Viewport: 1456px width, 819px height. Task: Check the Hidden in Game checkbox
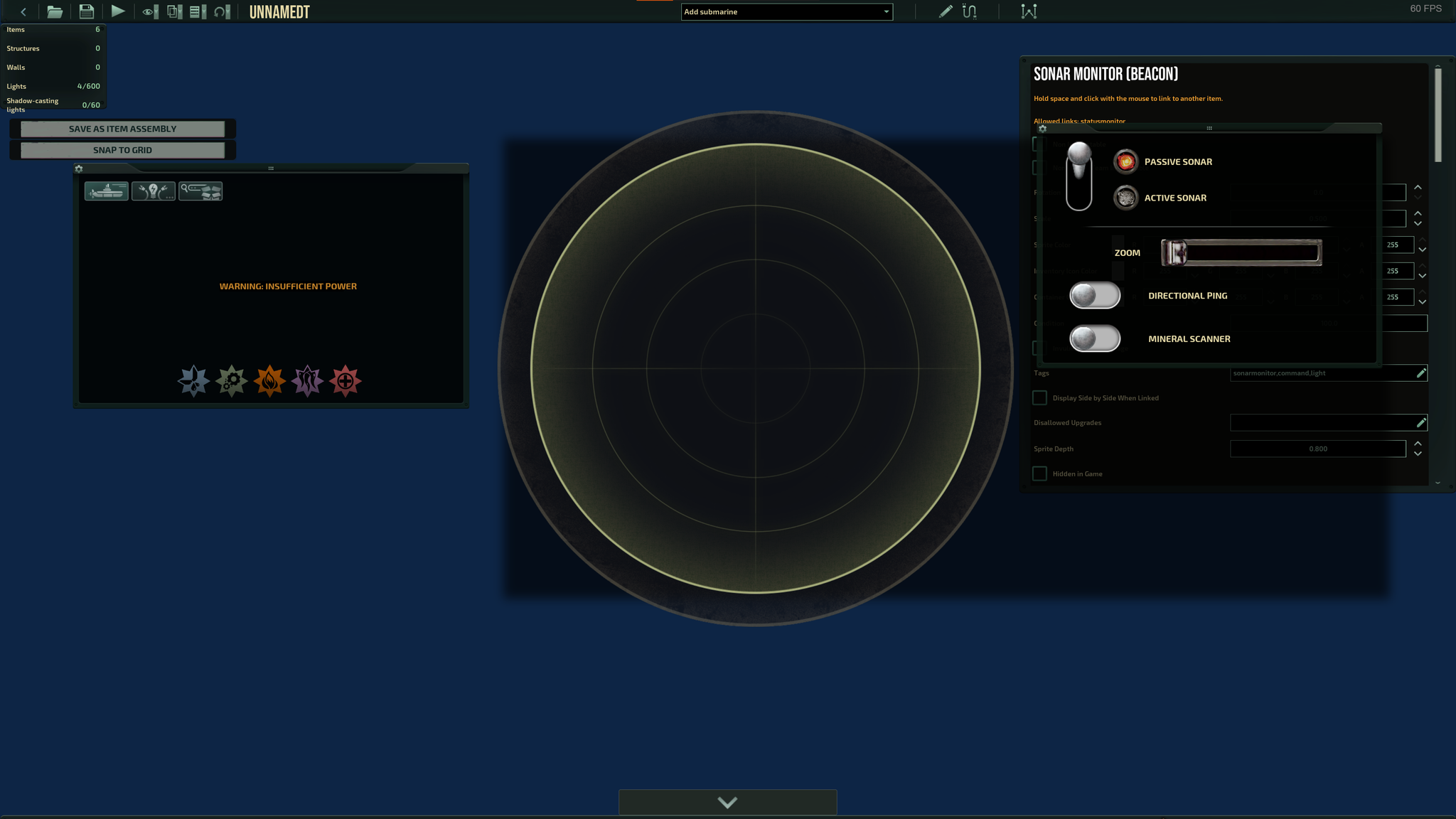[x=1039, y=473]
